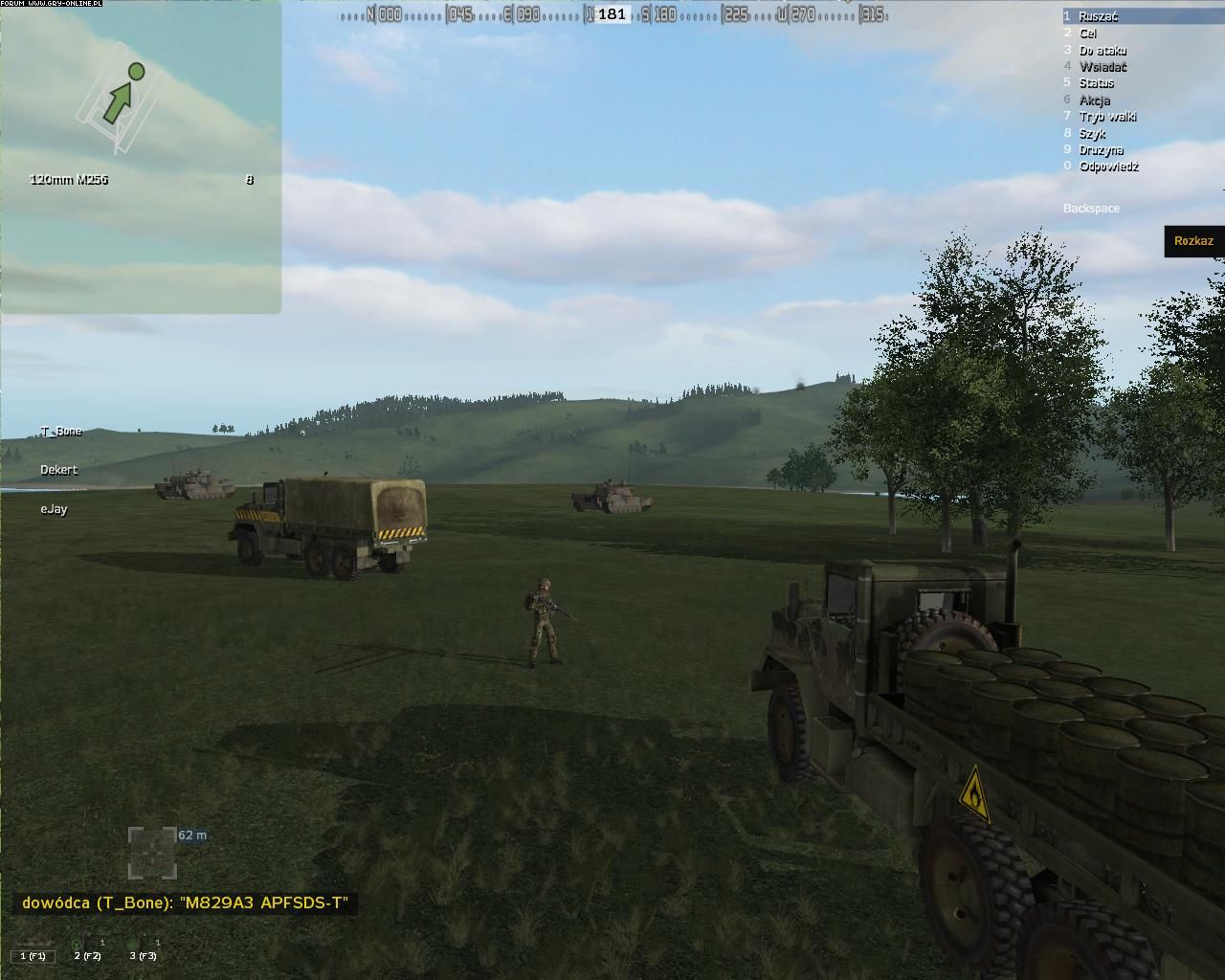Click the compass heading strip
Image resolution: width=1225 pixels, height=980 pixels.
(x=612, y=14)
